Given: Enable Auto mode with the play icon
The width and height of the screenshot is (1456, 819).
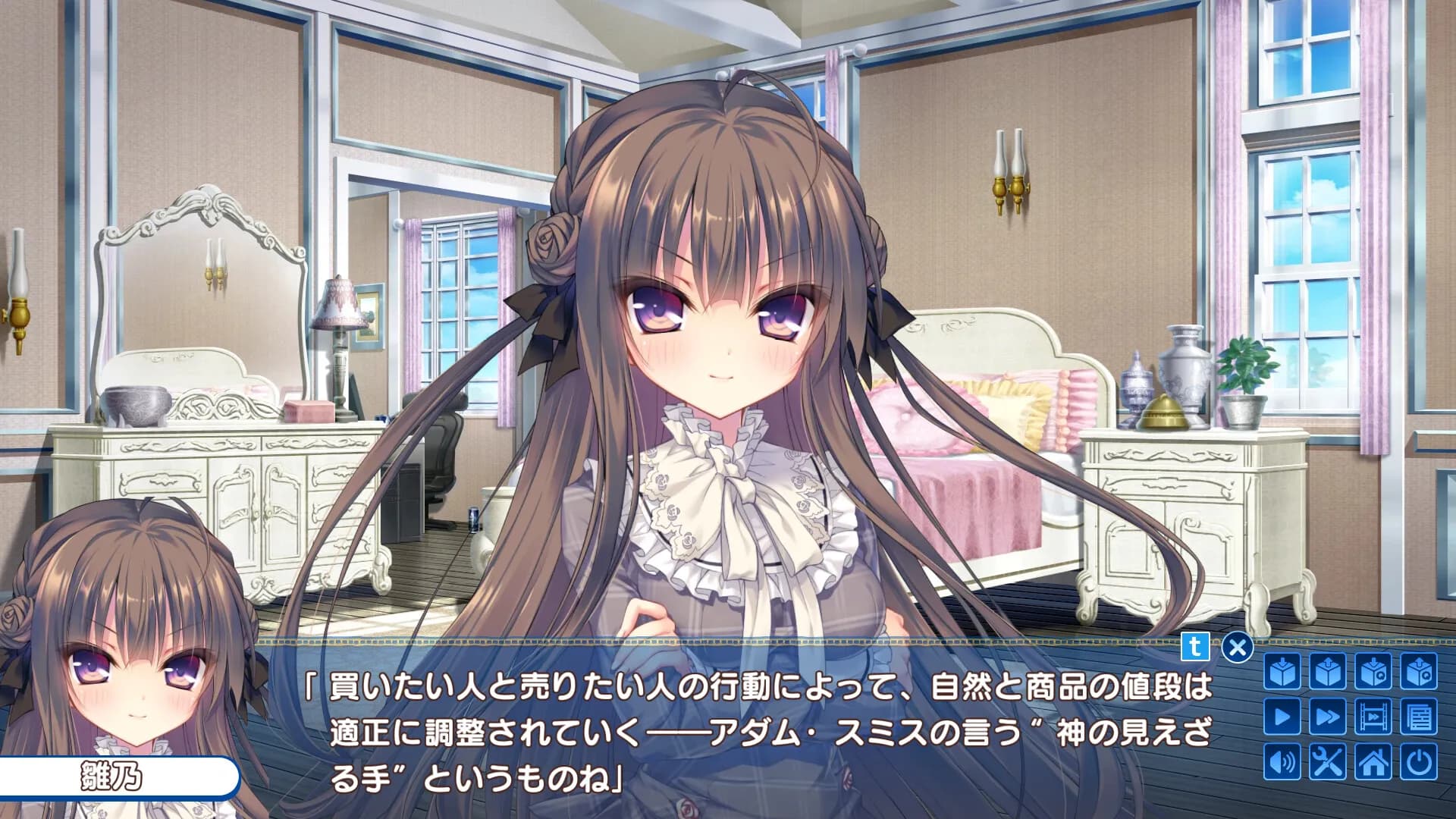Looking at the screenshot, I should (x=1282, y=715).
